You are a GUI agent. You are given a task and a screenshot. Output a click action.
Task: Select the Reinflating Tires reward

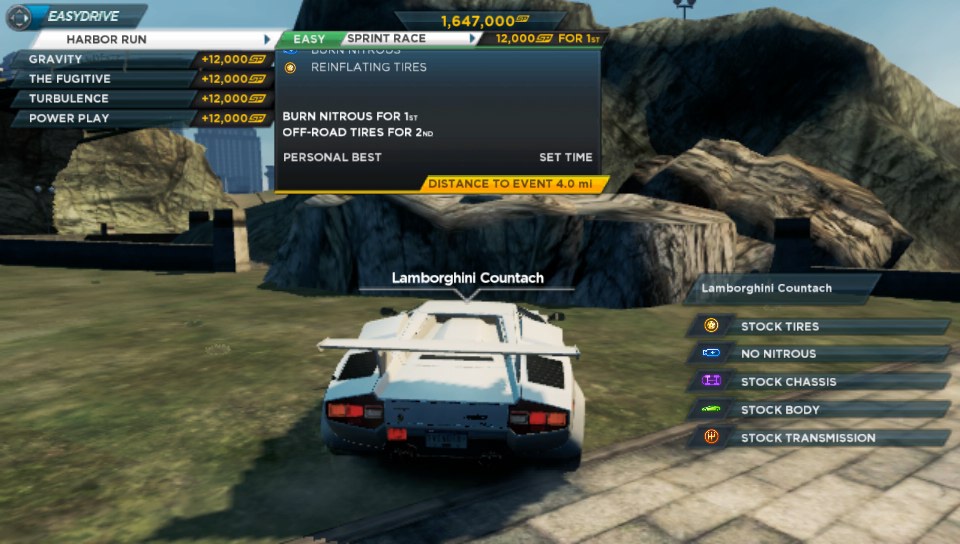[368, 67]
